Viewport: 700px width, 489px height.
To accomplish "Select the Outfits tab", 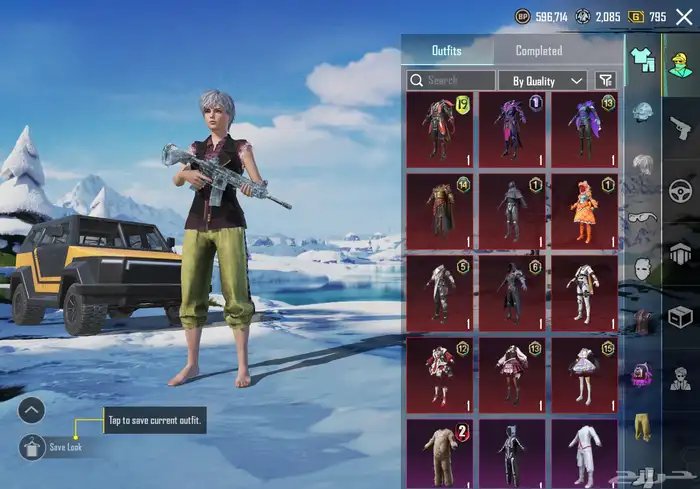I will [x=447, y=50].
